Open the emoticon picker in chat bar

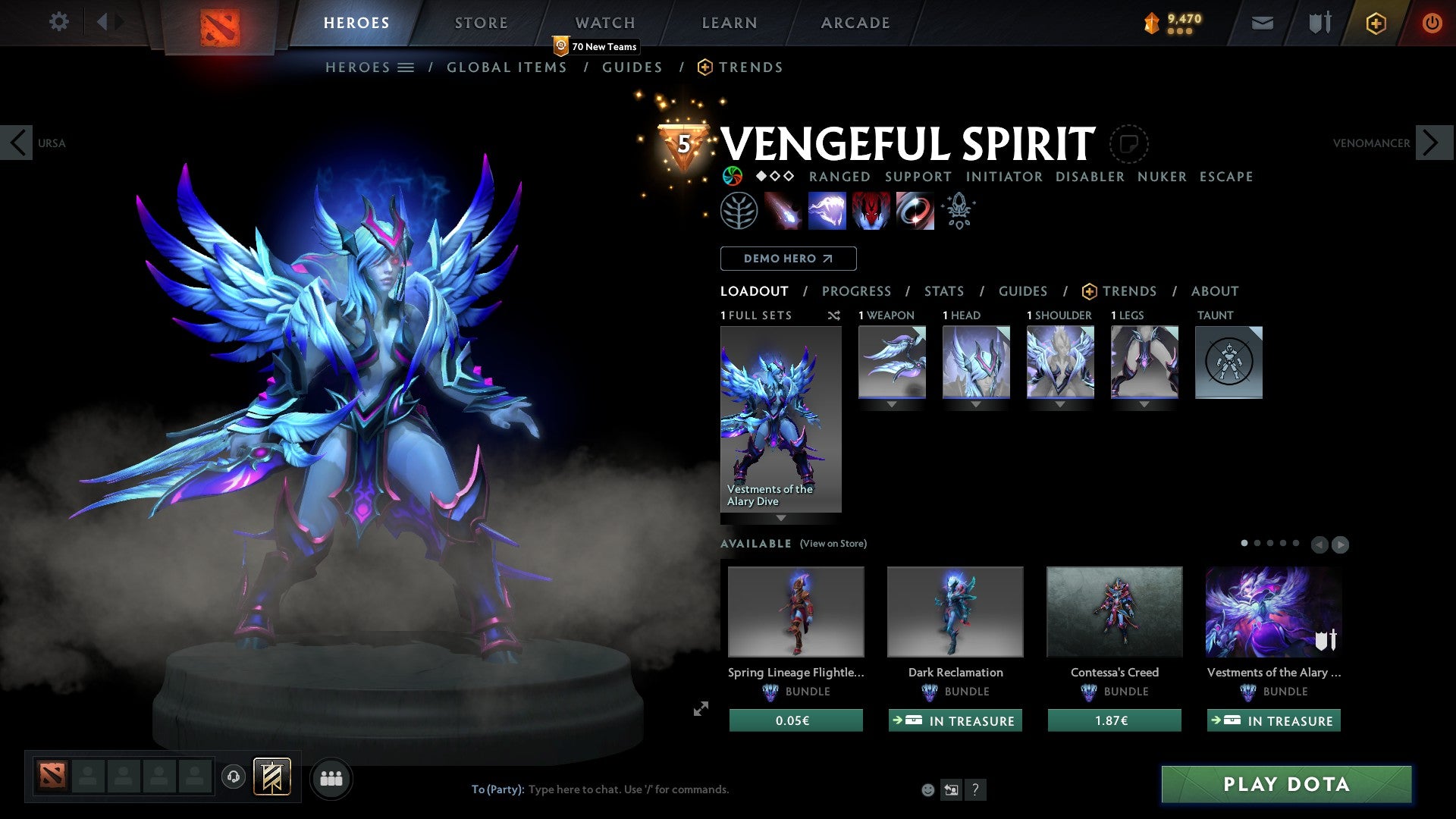[x=927, y=789]
